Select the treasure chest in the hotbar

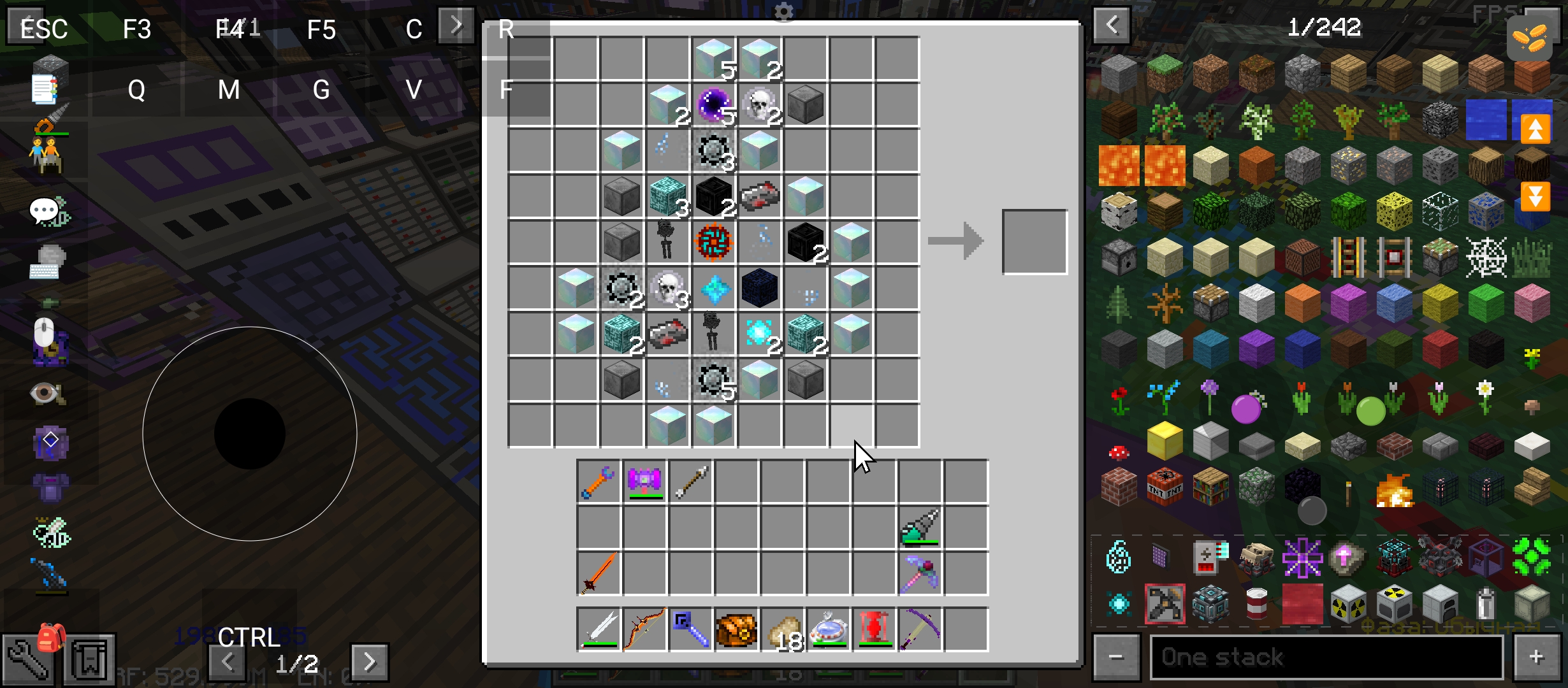[736, 629]
